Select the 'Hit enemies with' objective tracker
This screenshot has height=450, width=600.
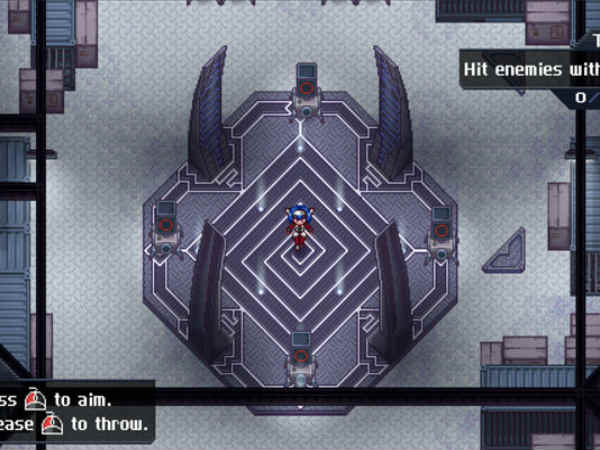pyautogui.click(x=530, y=71)
